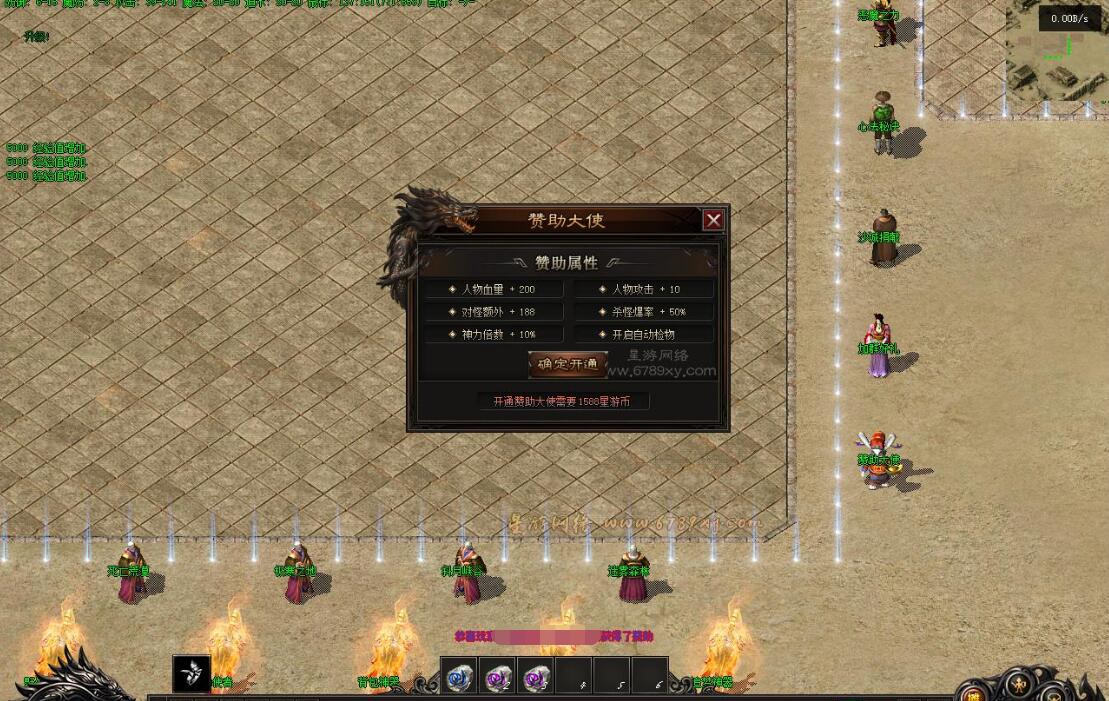Close the 赞助大使 sponsor window
This screenshot has height=701, width=1109.
(x=713, y=220)
